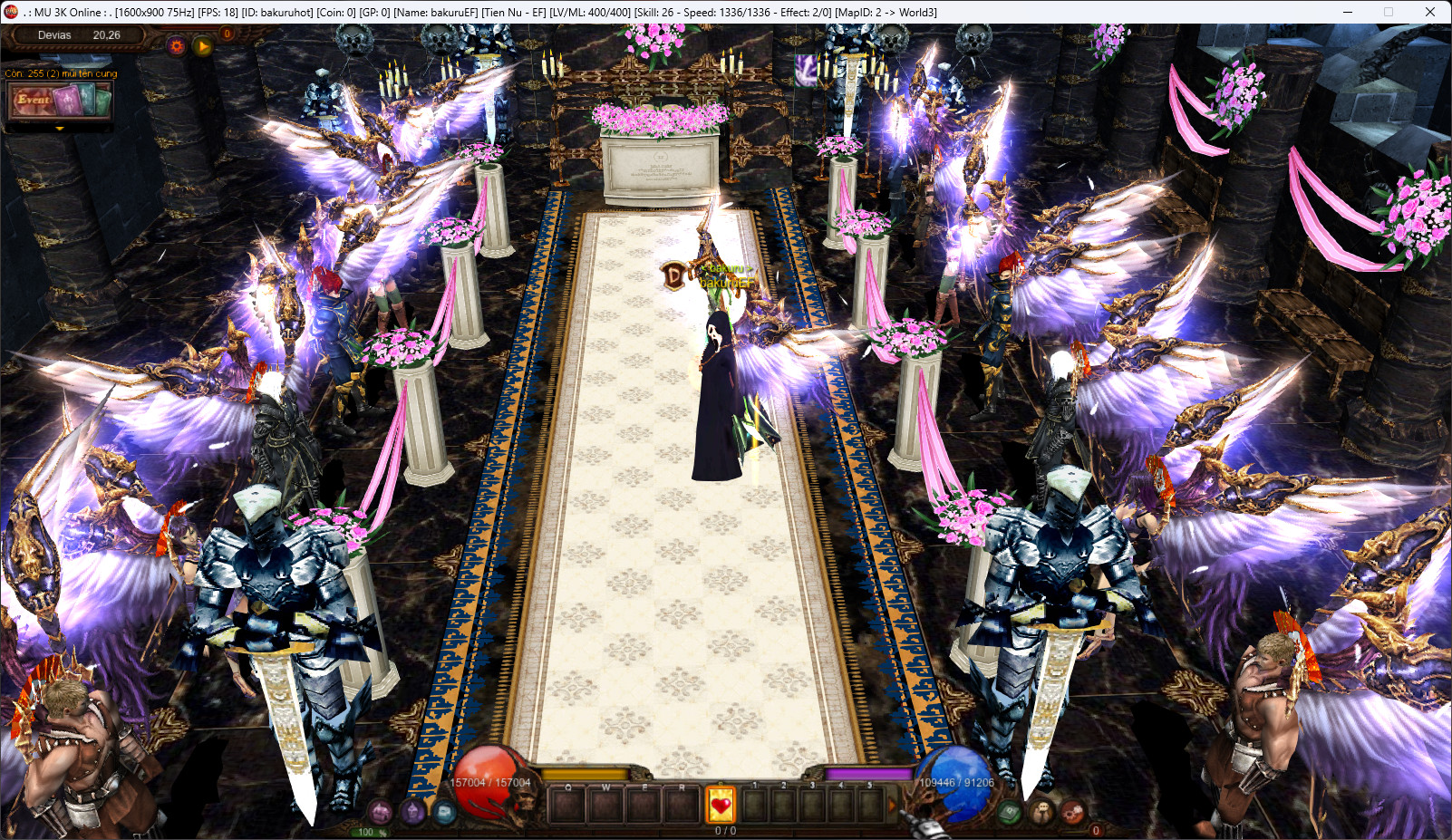Open the purple helmet character icon
1452x840 pixels.
pos(412,811)
